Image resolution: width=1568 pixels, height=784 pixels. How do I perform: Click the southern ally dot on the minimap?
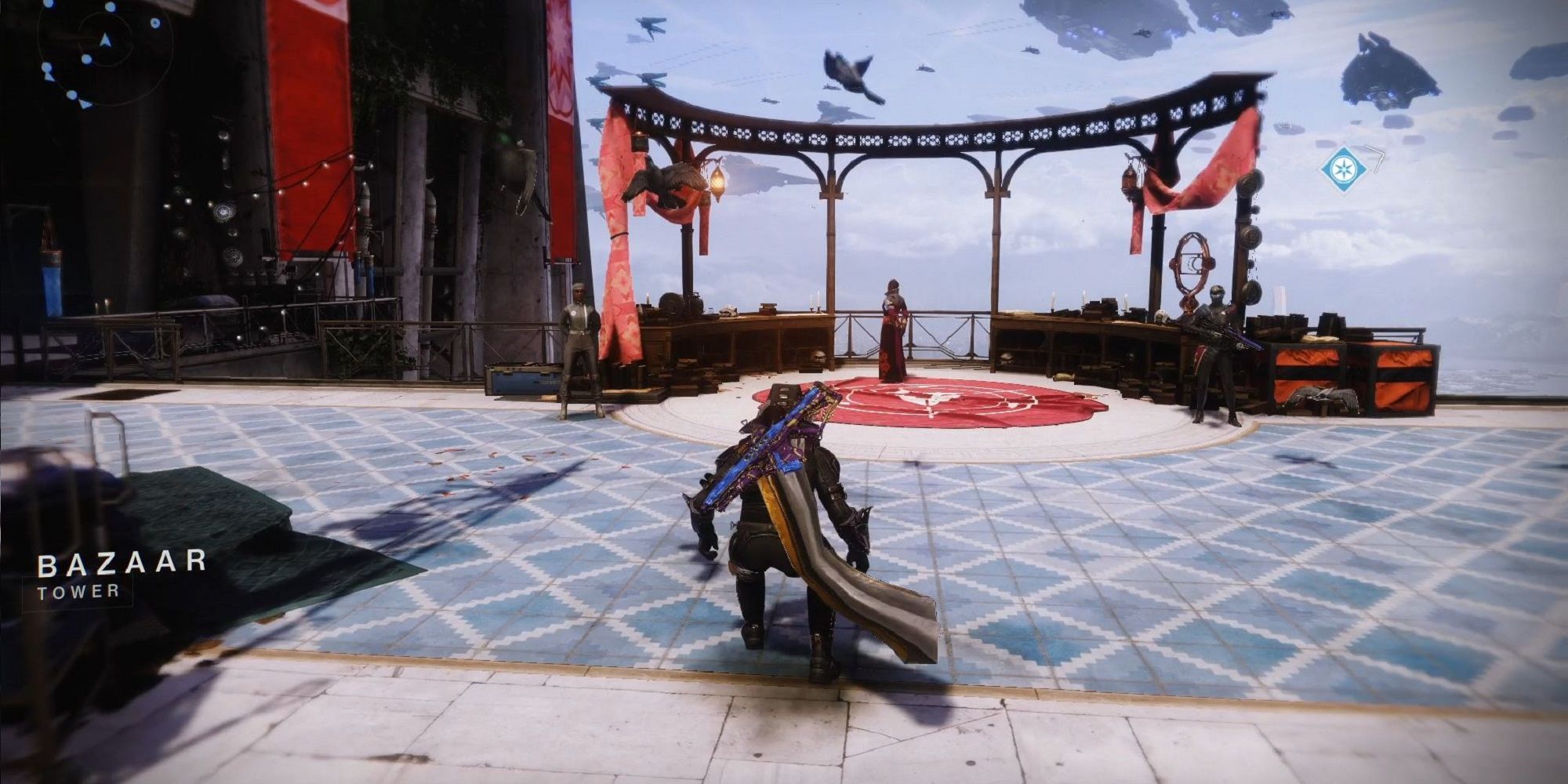click(x=72, y=95)
